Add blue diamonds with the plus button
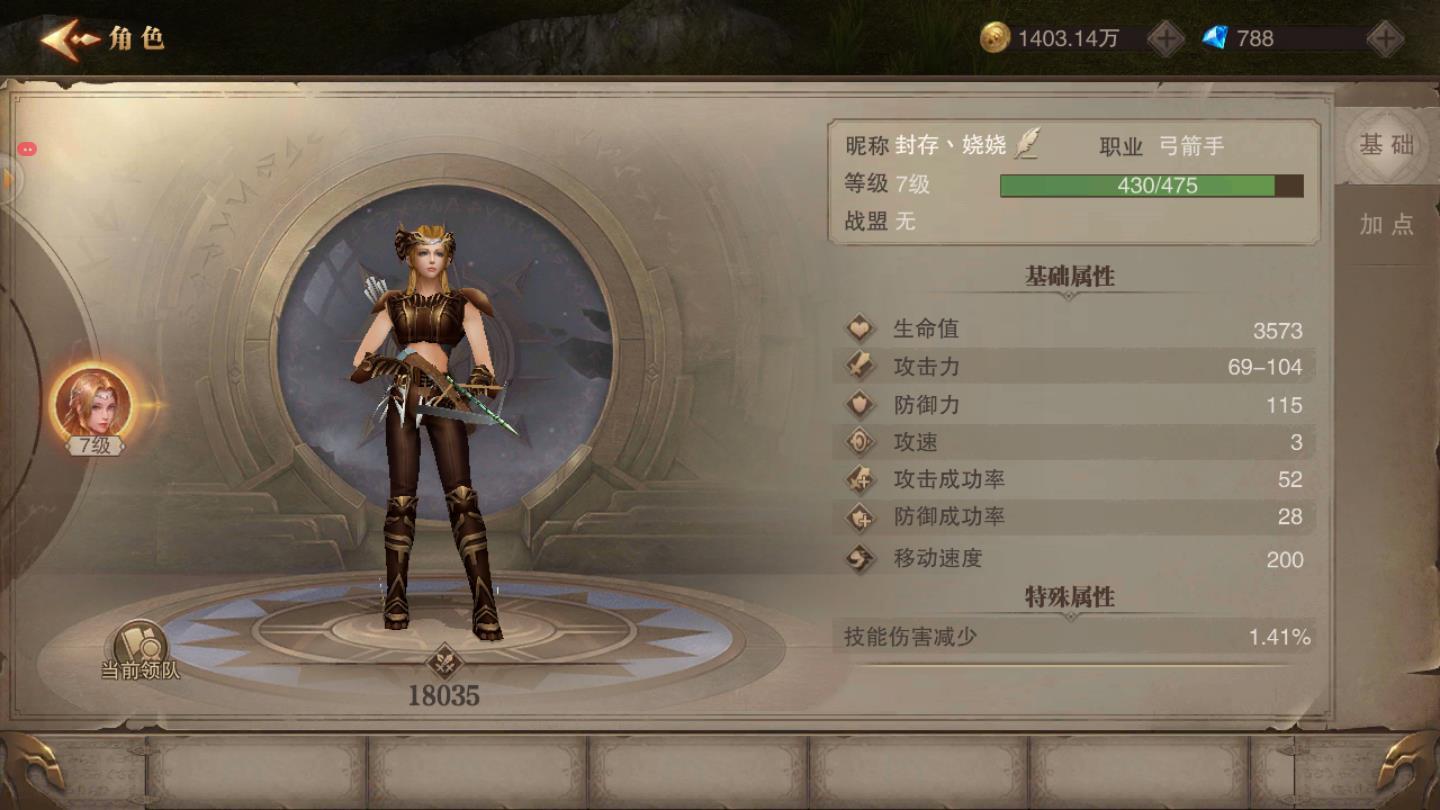This screenshot has width=1440, height=810. (x=1385, y=39)
